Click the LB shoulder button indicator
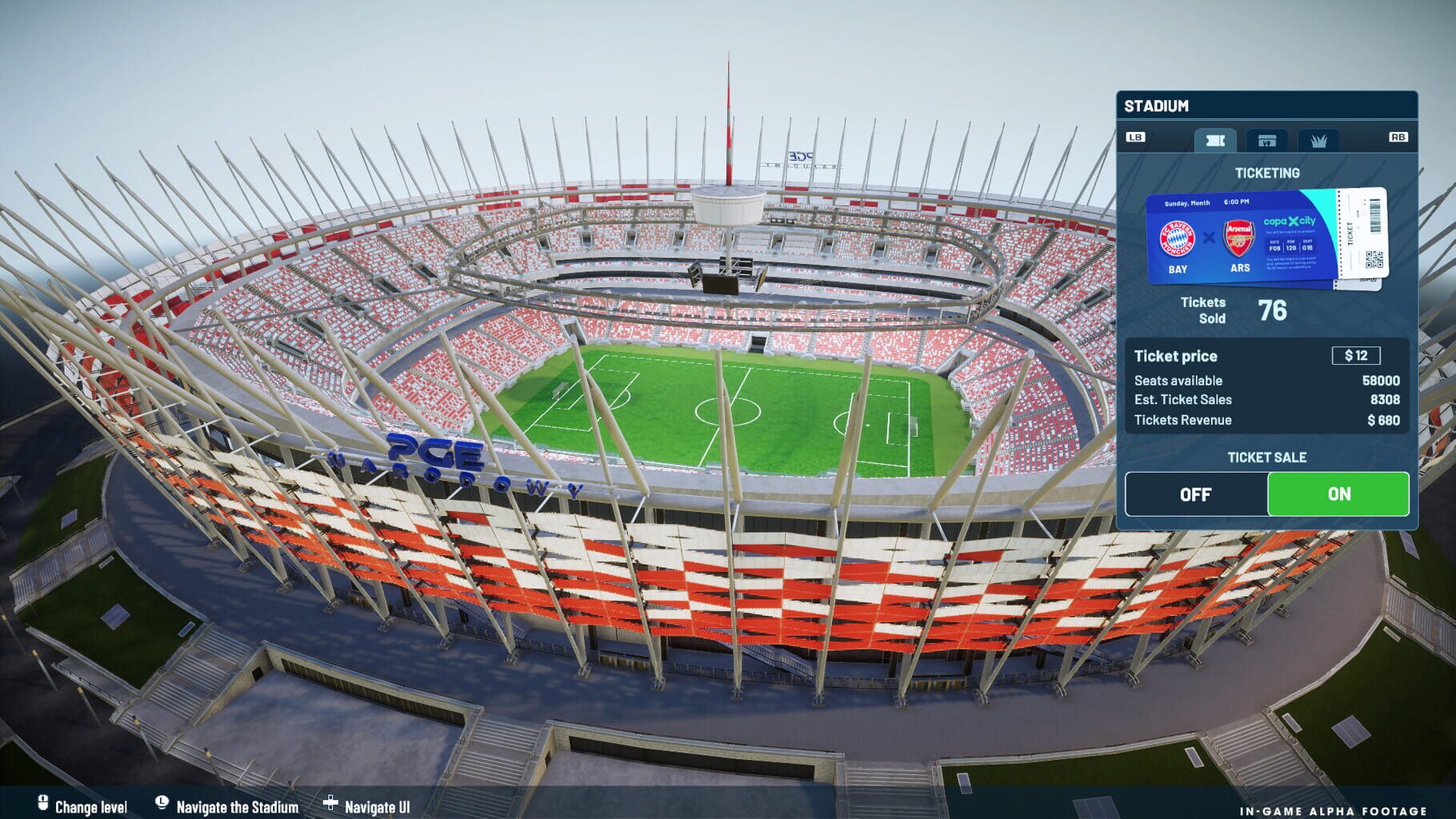The height and width of the screenshot is (819, 1456). (x=1138, y=137)
